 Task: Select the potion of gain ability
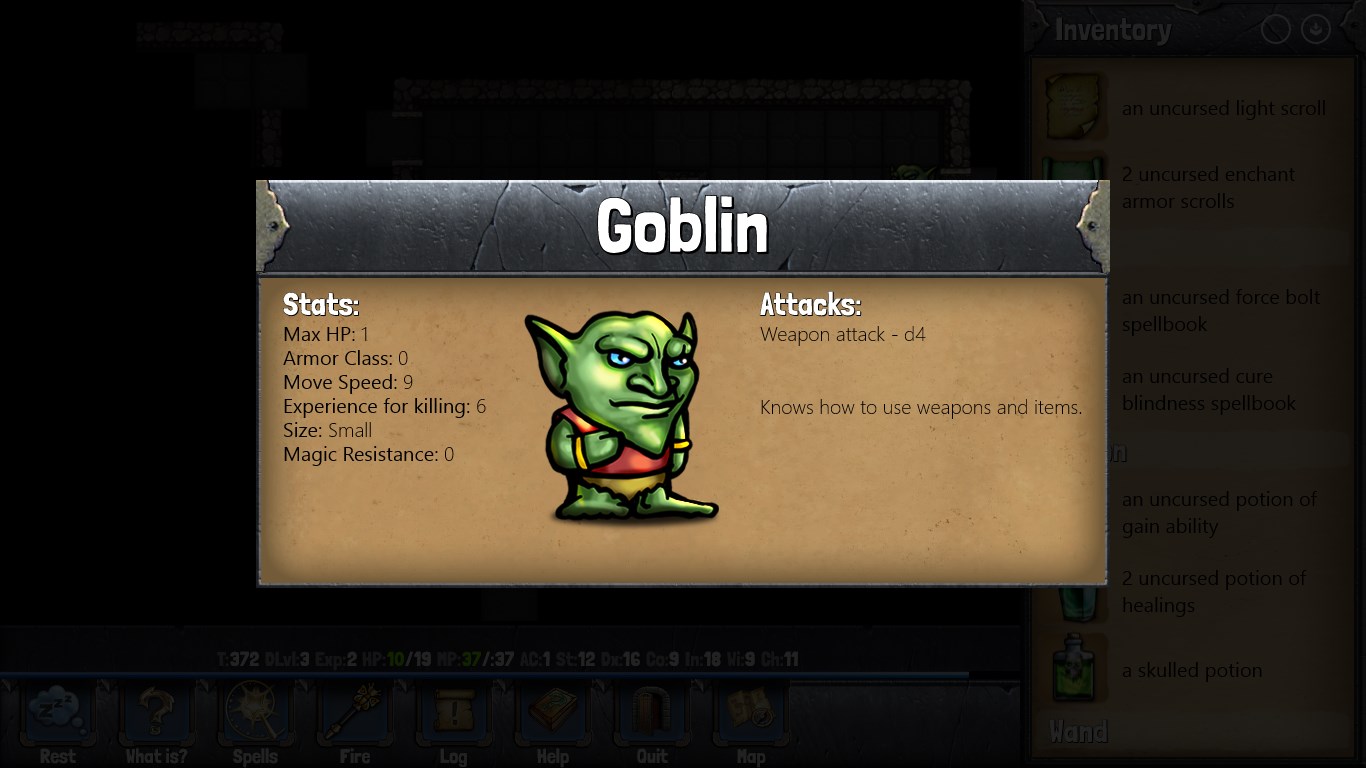1218,512
